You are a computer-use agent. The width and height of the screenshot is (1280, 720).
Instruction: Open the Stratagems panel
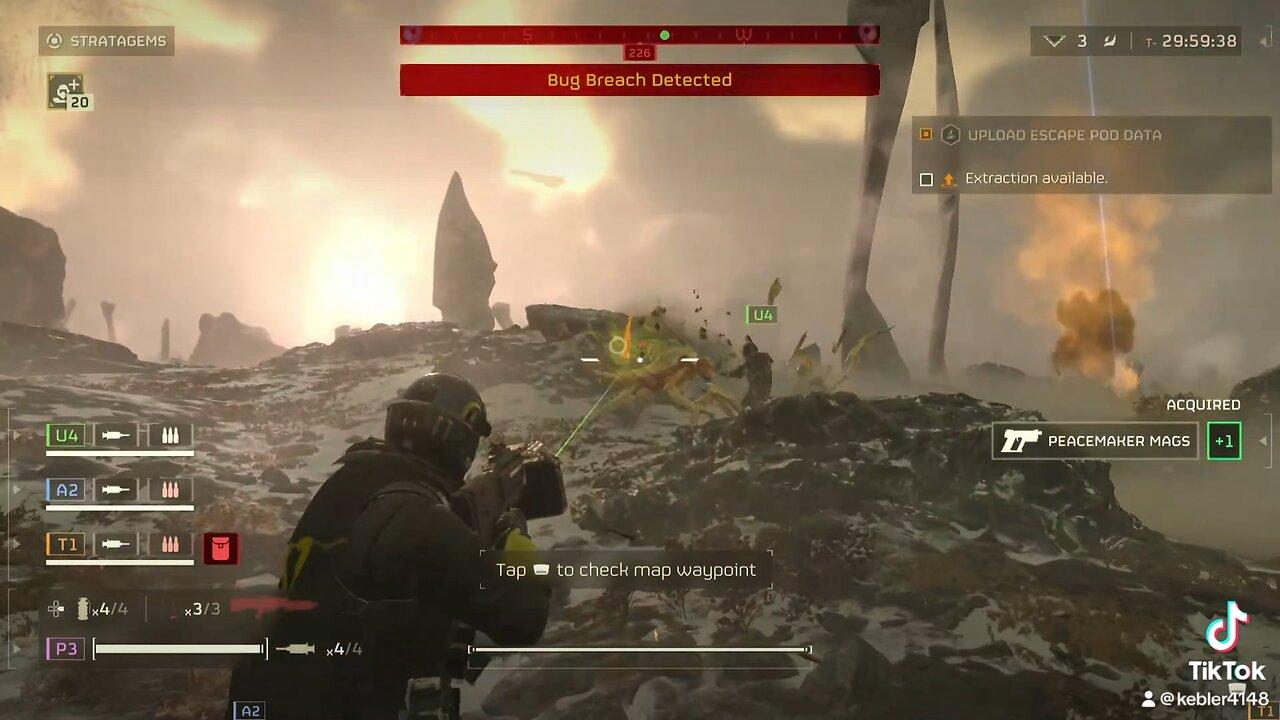point(107,41)
